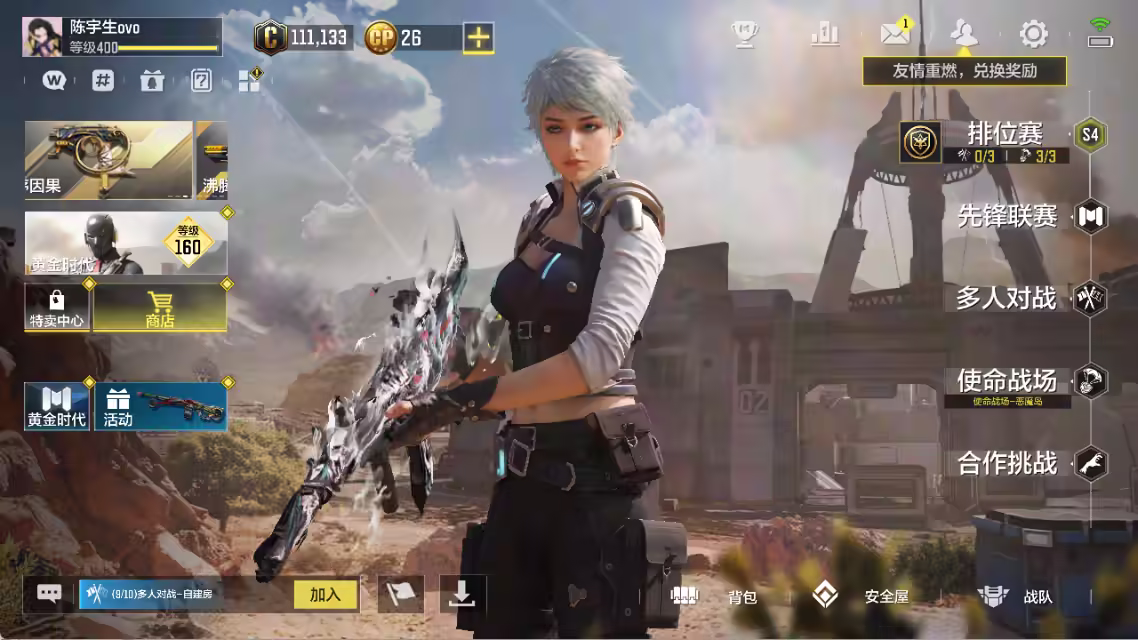1138x640 pixels.
Task: Choose the 多人对战 multiplayer mode
Action: [x=1006, y=298]
